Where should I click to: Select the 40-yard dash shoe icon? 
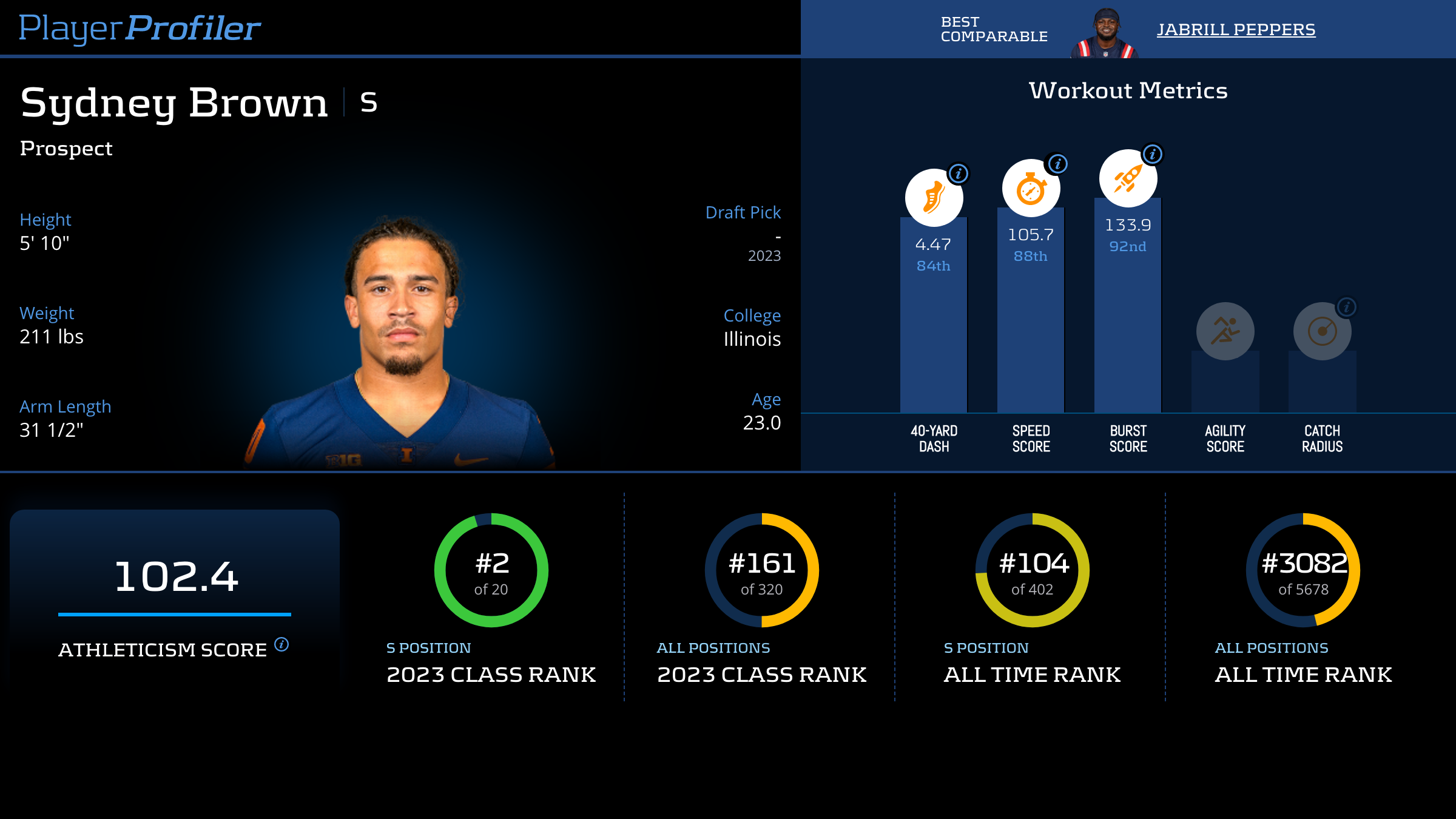(933, 199)
